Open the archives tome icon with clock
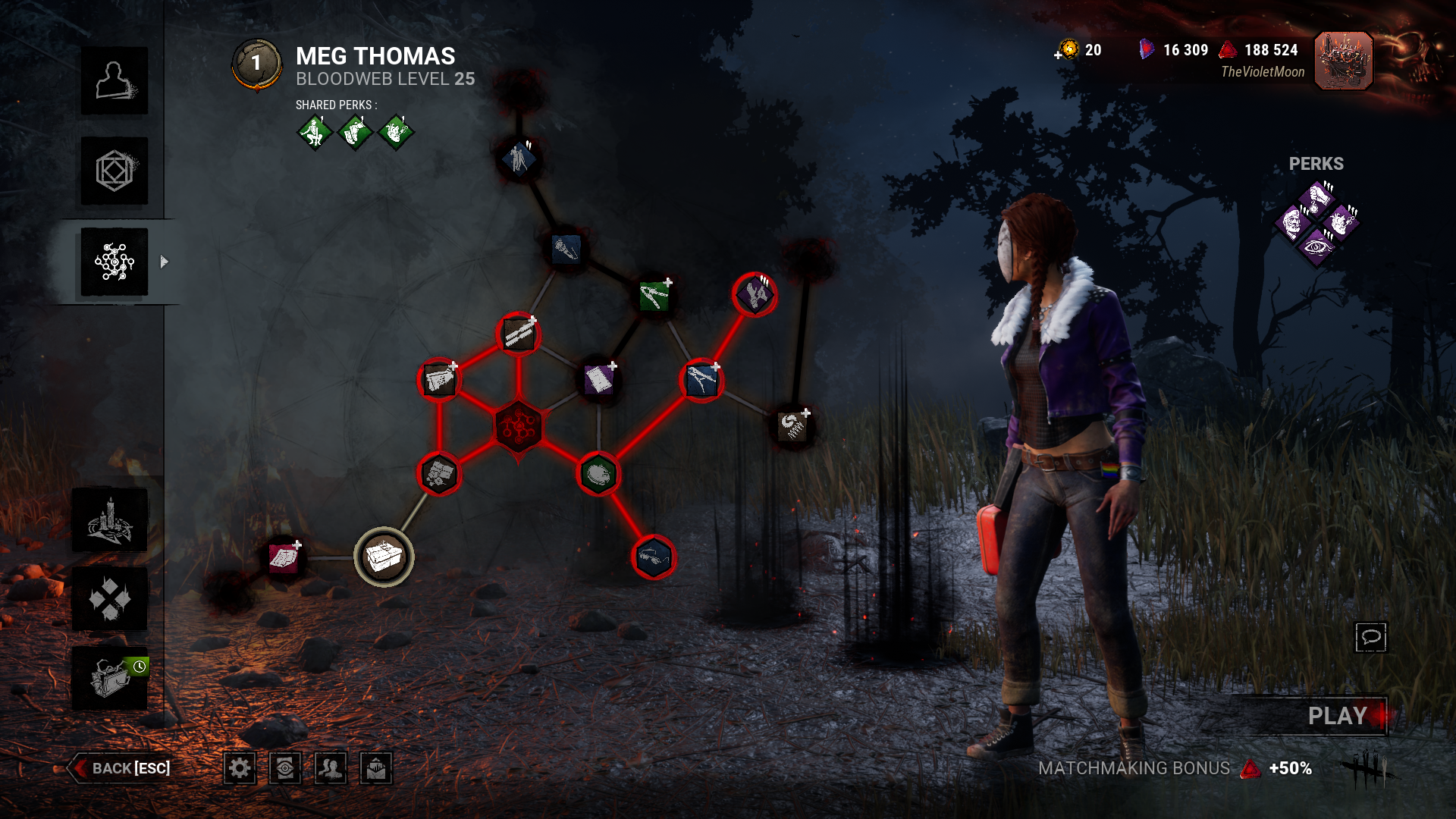 coord(110,677)
